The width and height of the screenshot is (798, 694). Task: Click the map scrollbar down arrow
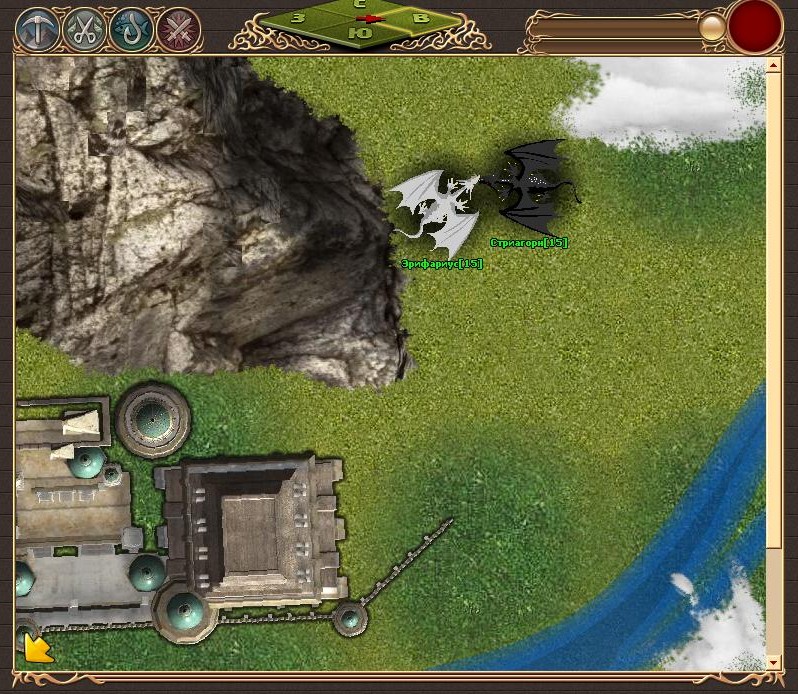click(773, 662)
